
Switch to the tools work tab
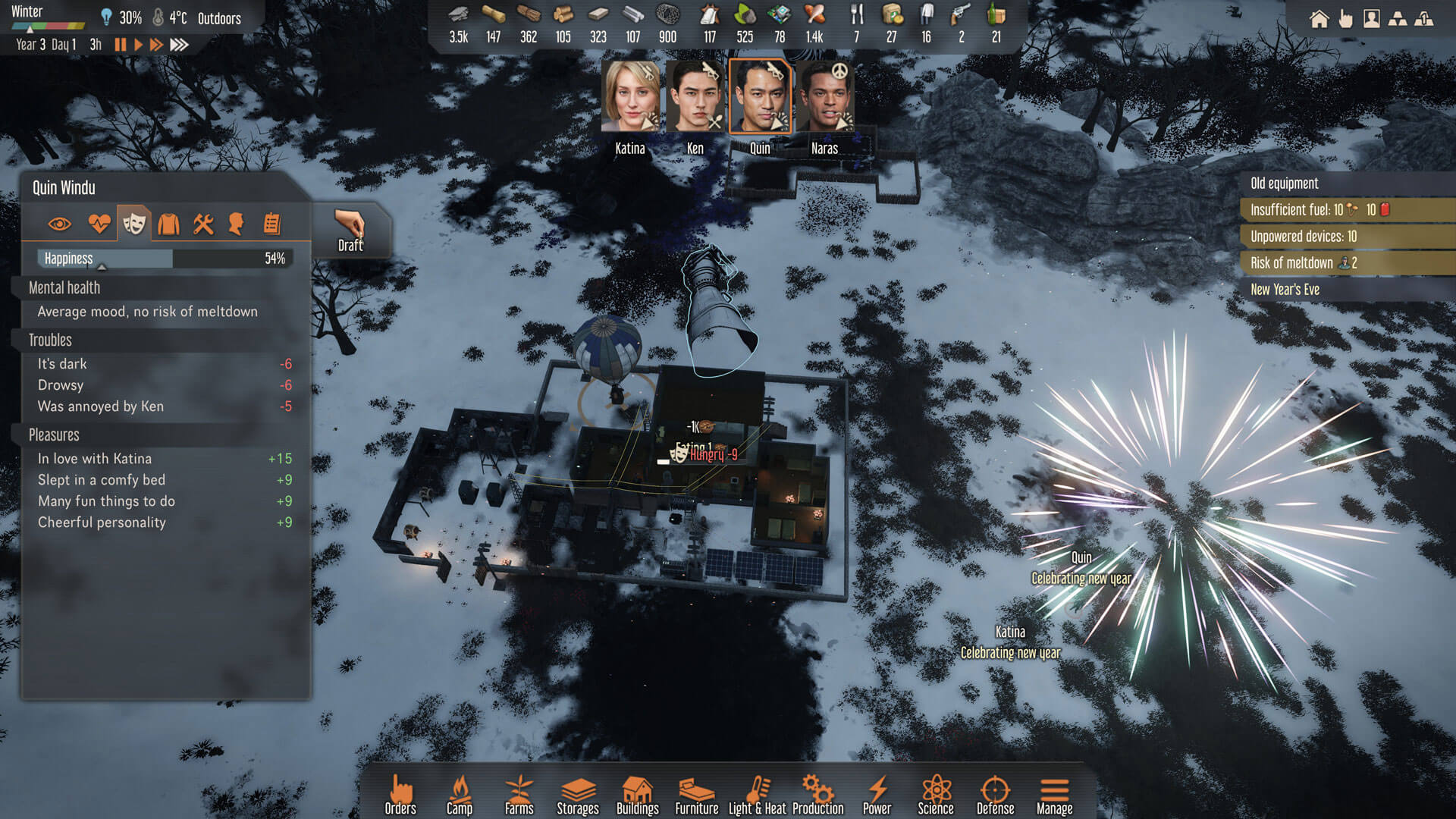click(202, 224)
